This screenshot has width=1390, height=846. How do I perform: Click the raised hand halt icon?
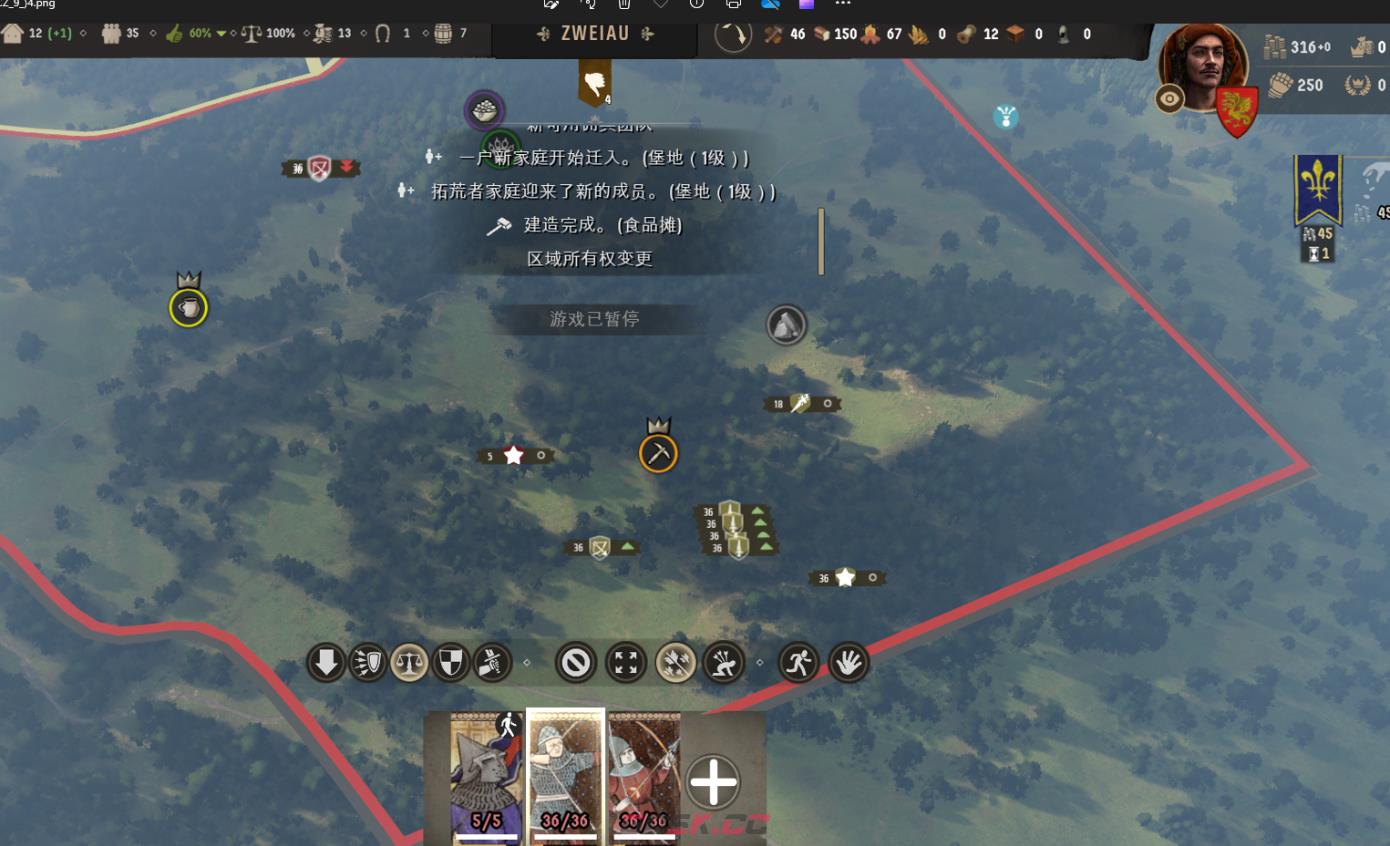click(x=847, y=662)
